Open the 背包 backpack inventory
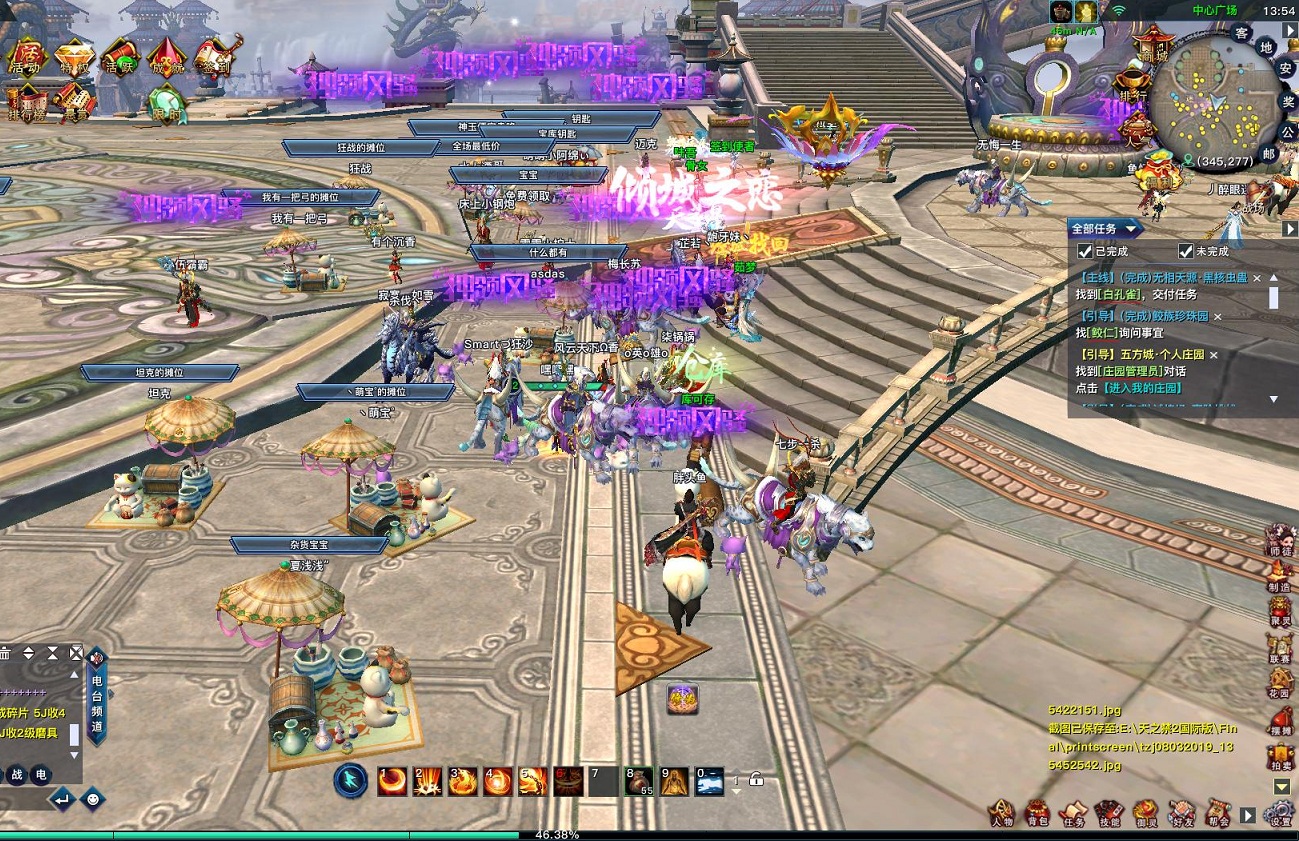This screenshot has width=1299, height=841. click(1038, 813)
